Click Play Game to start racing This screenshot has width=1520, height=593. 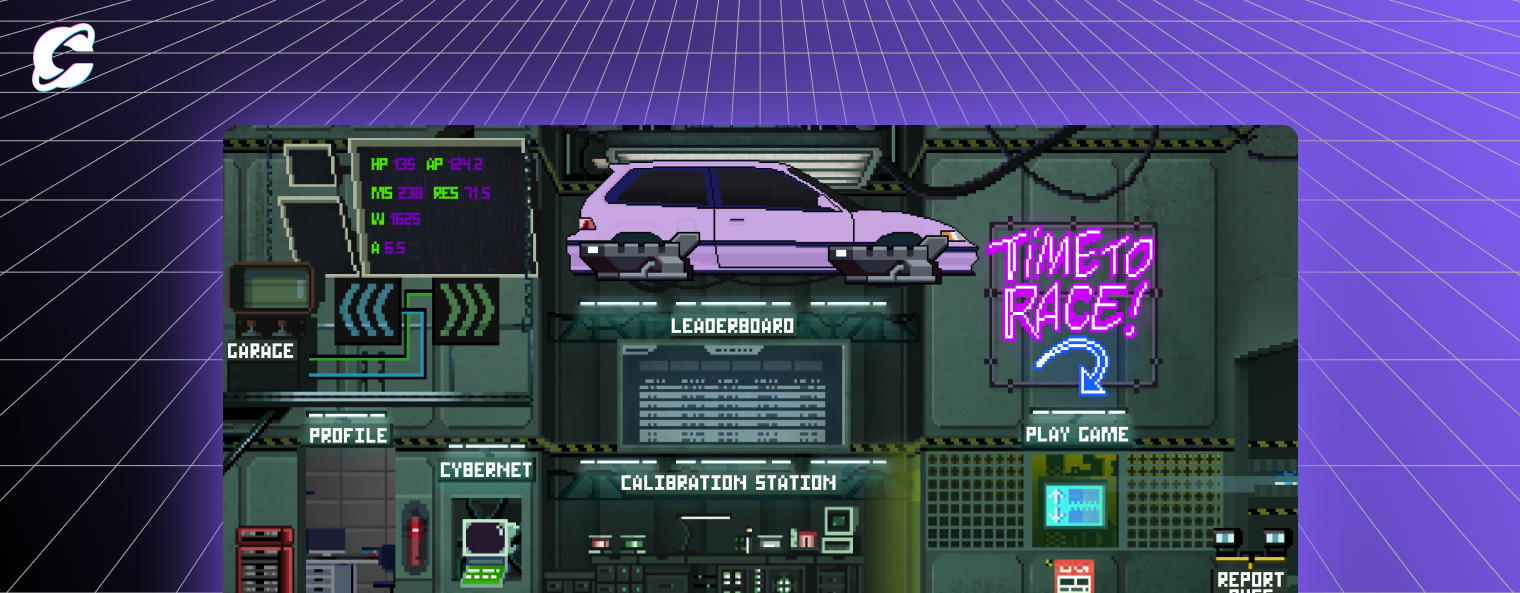[x=1077, y=435]
